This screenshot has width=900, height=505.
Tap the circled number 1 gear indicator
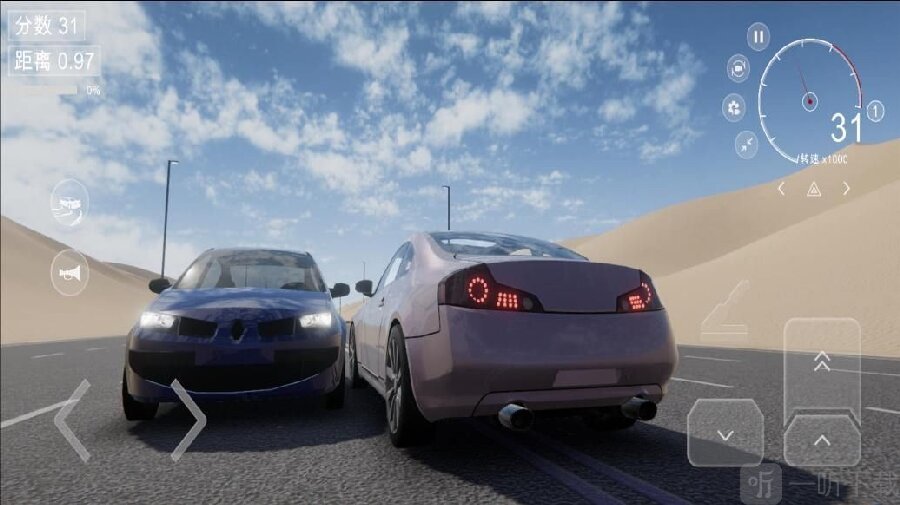[x=875, y=111]
